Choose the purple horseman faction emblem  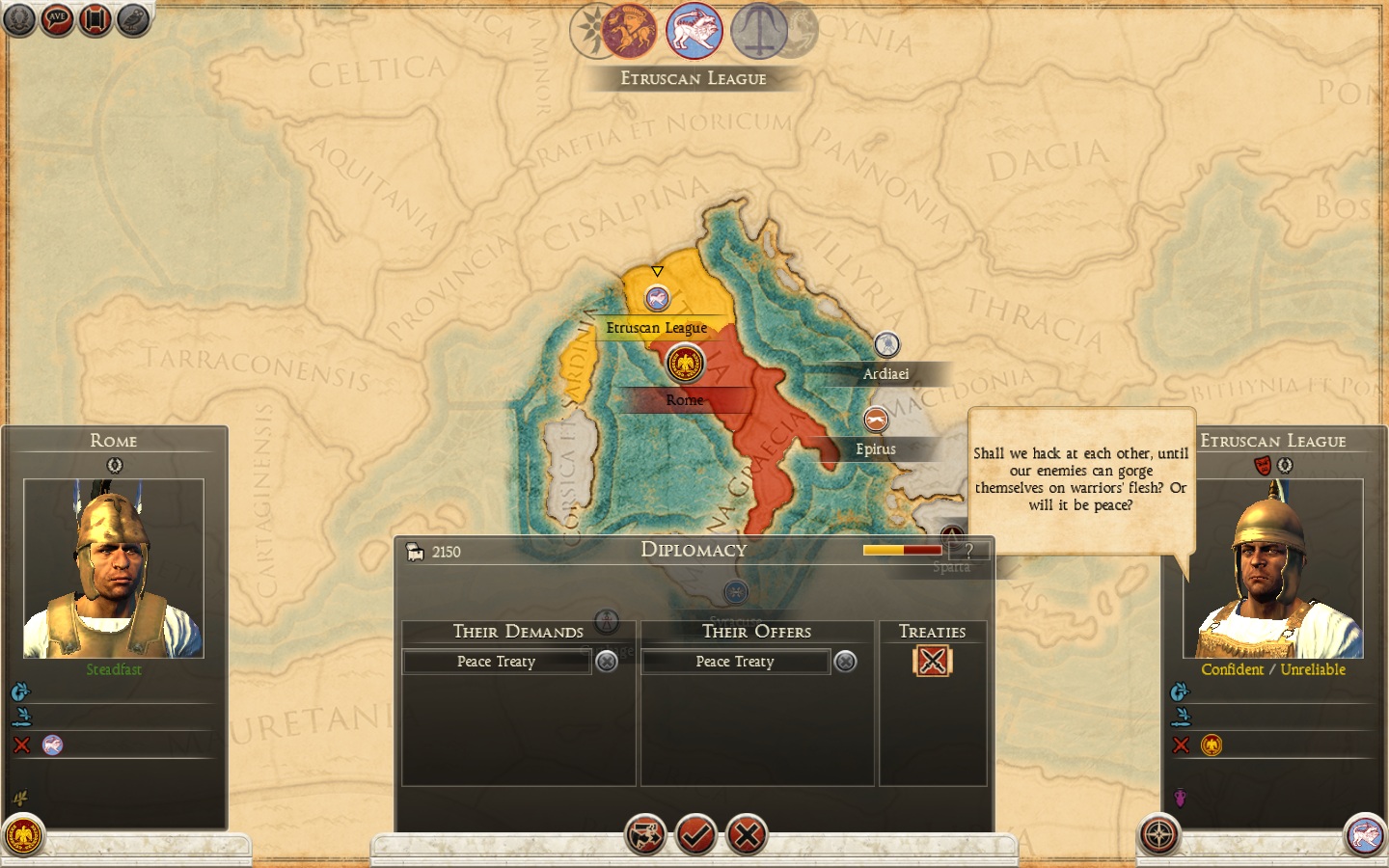tap(630, 31)
